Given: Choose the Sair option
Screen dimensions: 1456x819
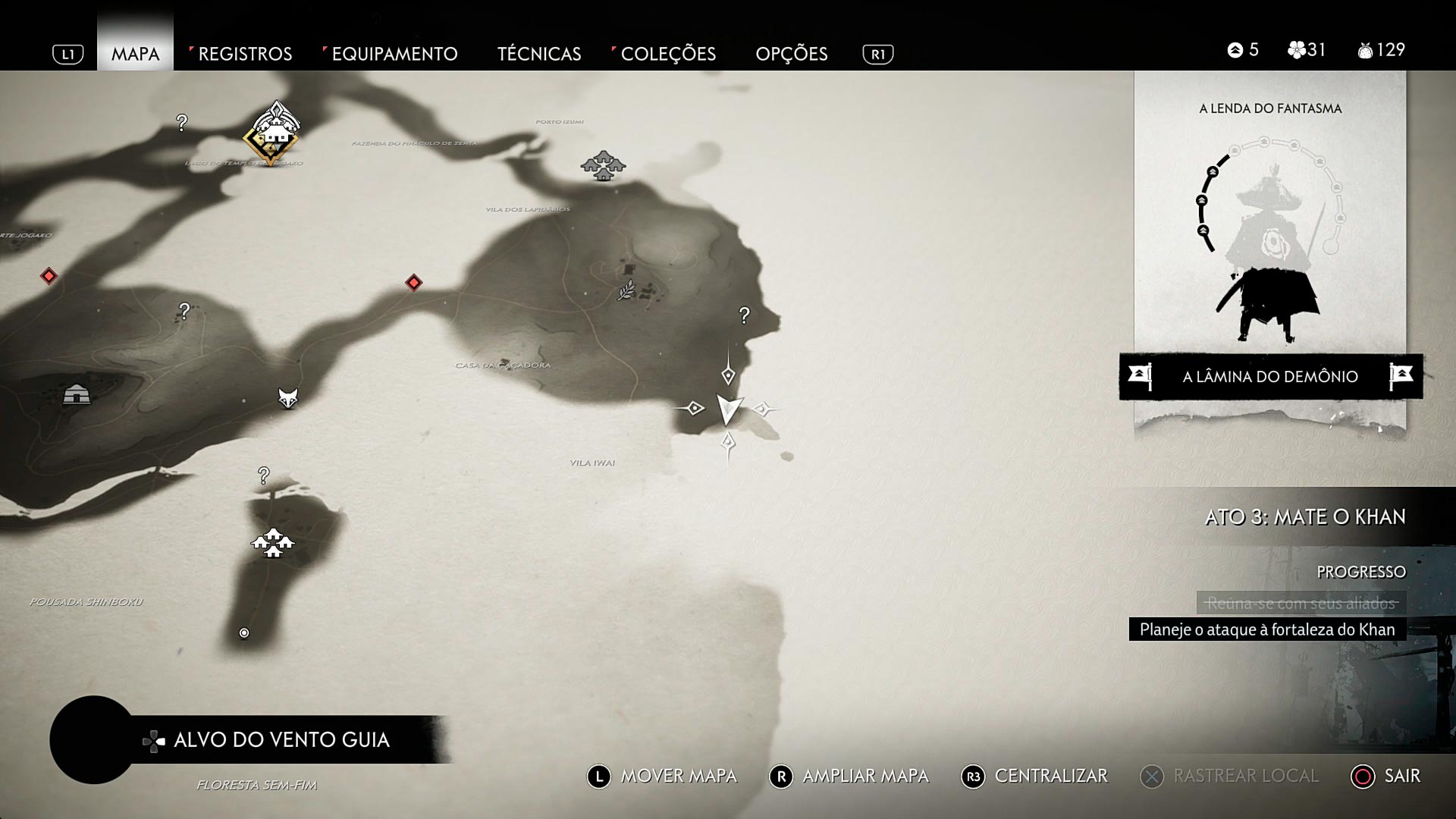Looking at the screenshot, I should point(1386,776).
